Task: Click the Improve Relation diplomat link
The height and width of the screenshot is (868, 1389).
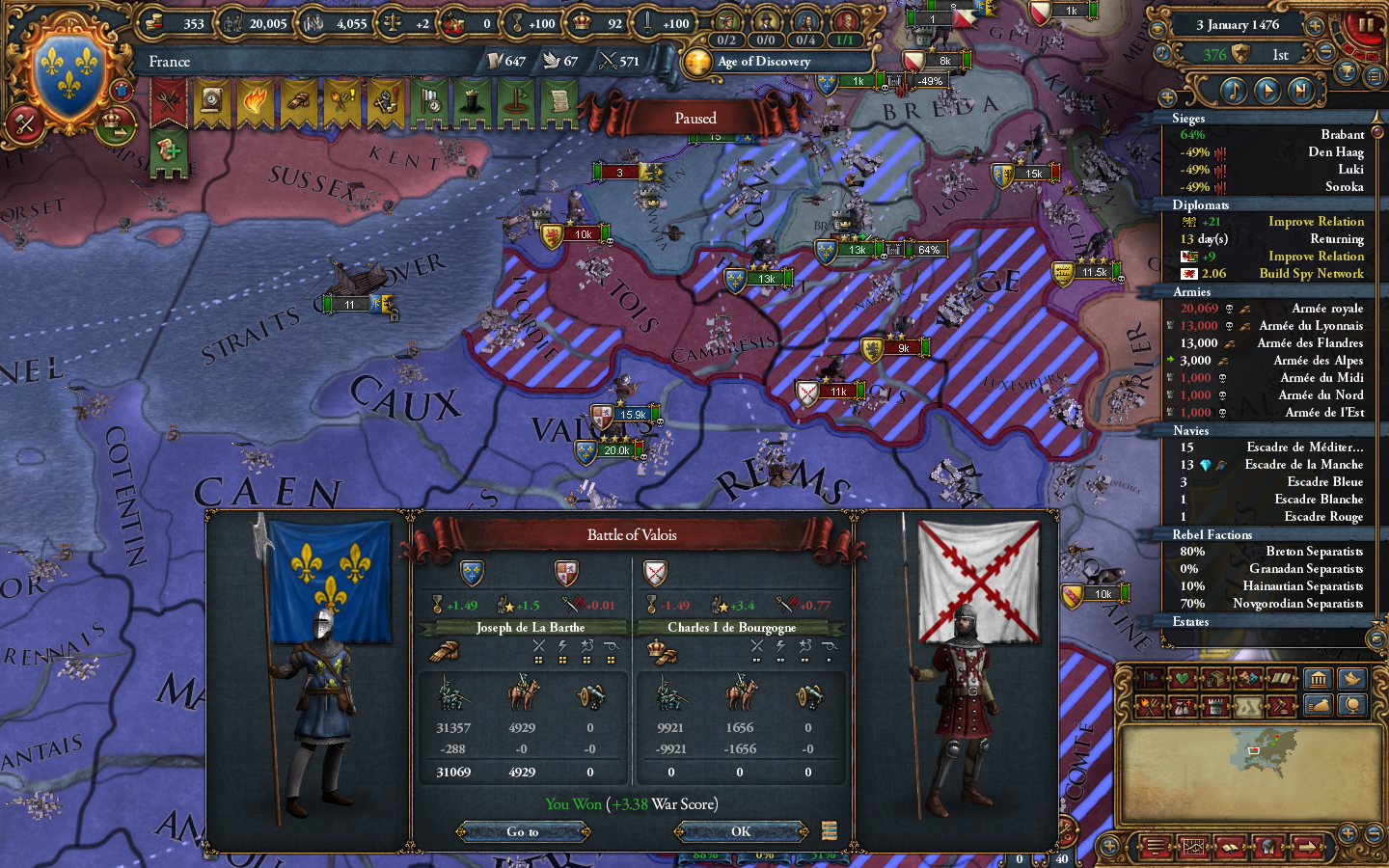Action: click(1315, 221)
